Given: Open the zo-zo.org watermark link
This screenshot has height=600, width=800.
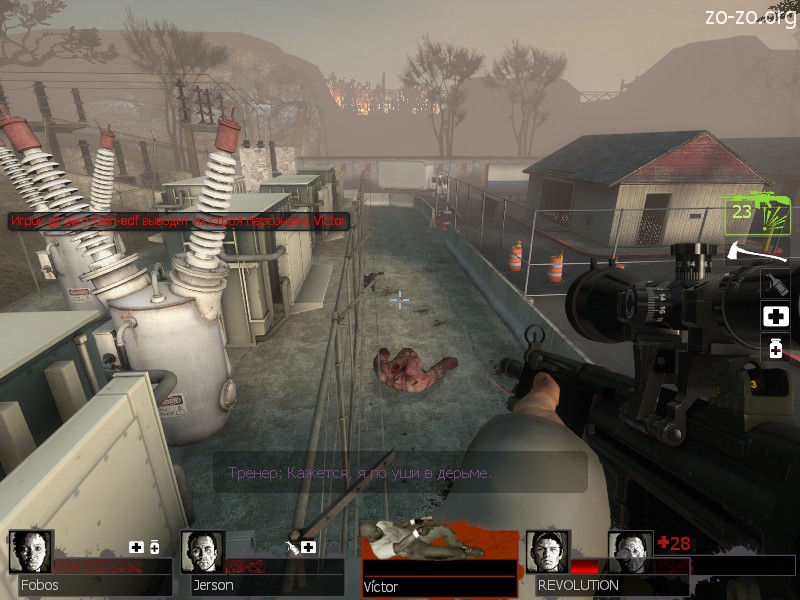Looking at the screenshot, I should coord(750,15).
